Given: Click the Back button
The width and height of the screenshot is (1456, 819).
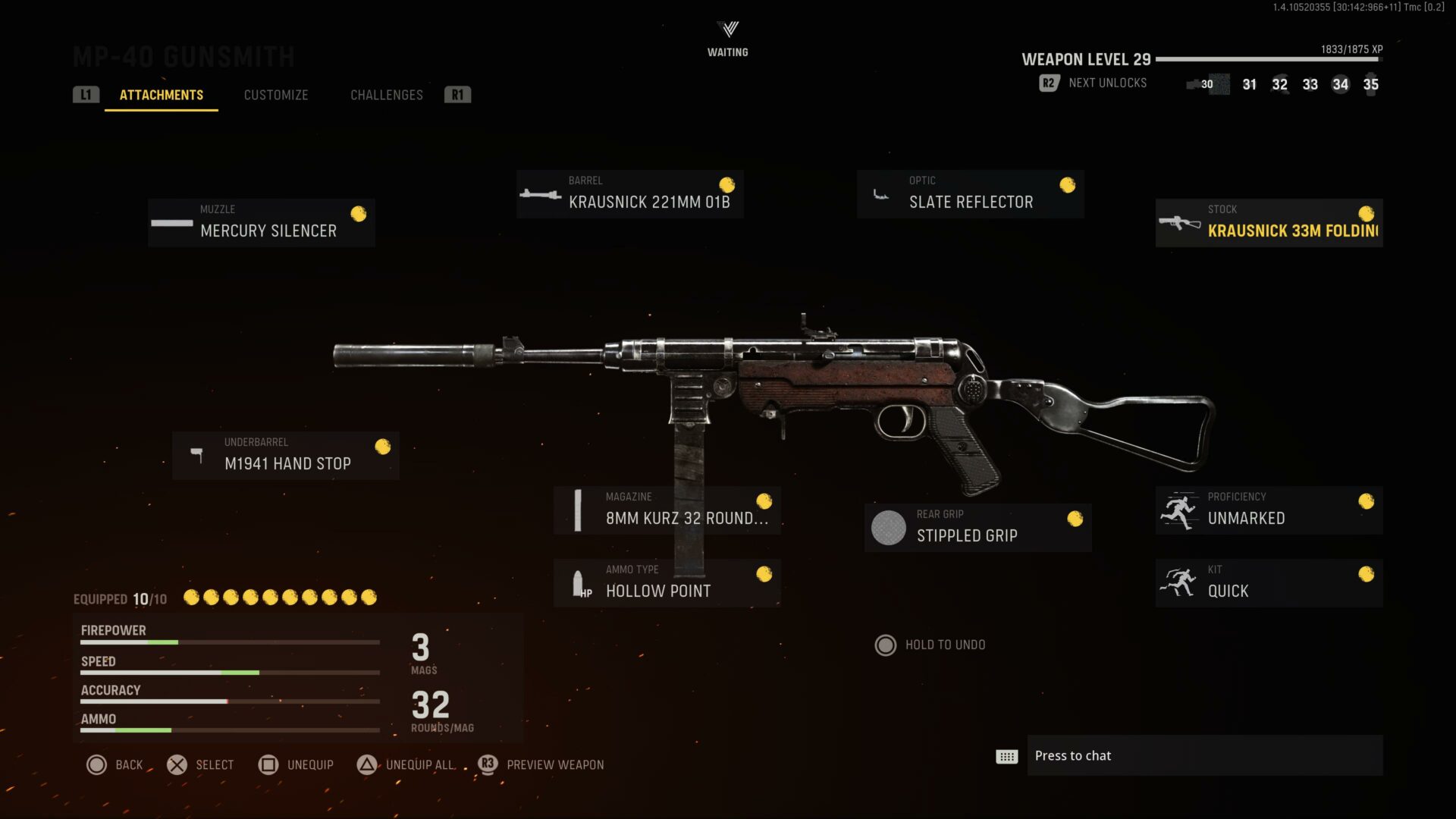Looking at the screenshot, I should 115,764.
